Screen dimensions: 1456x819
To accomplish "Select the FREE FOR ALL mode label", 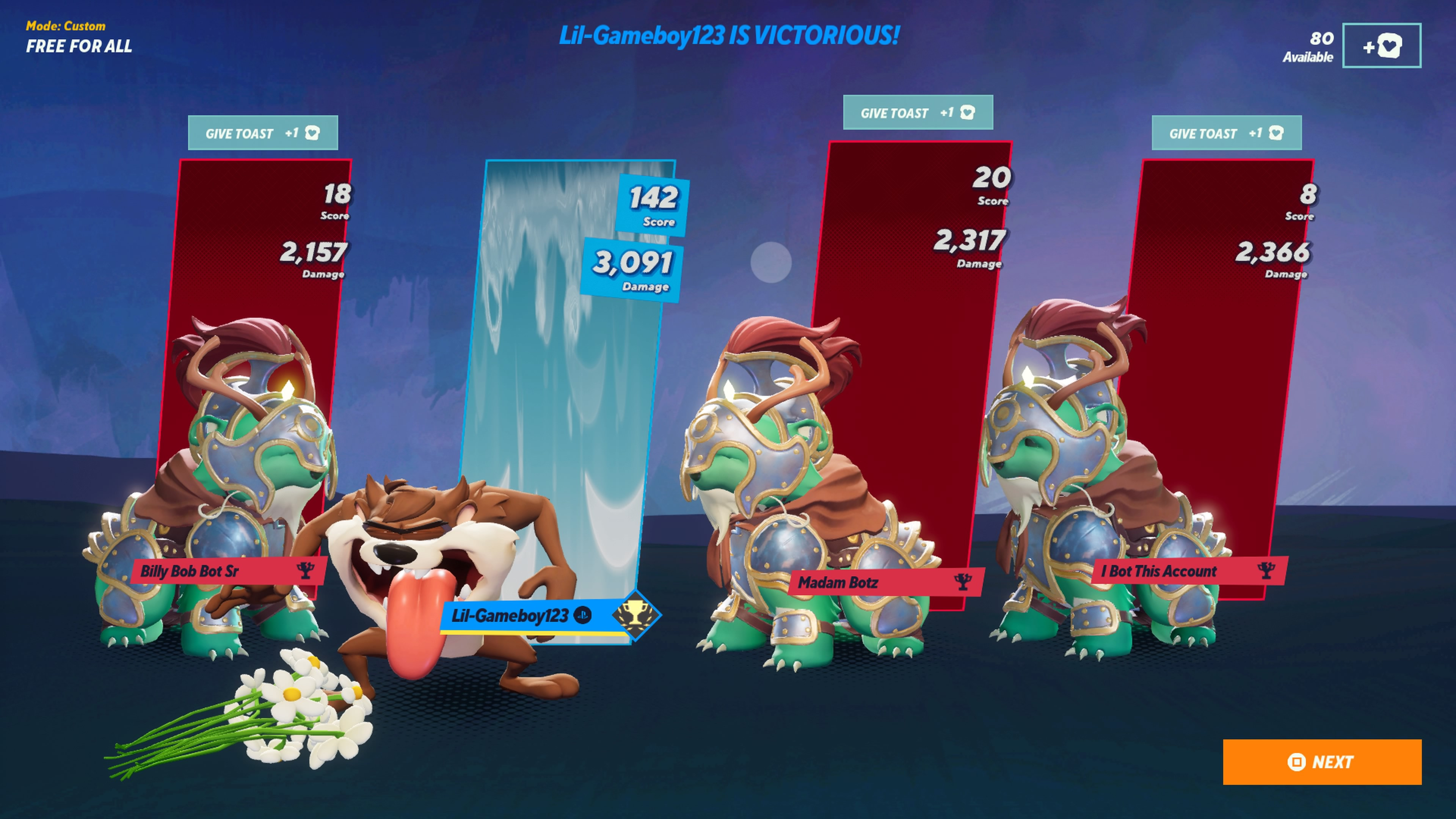I will 80,46.
